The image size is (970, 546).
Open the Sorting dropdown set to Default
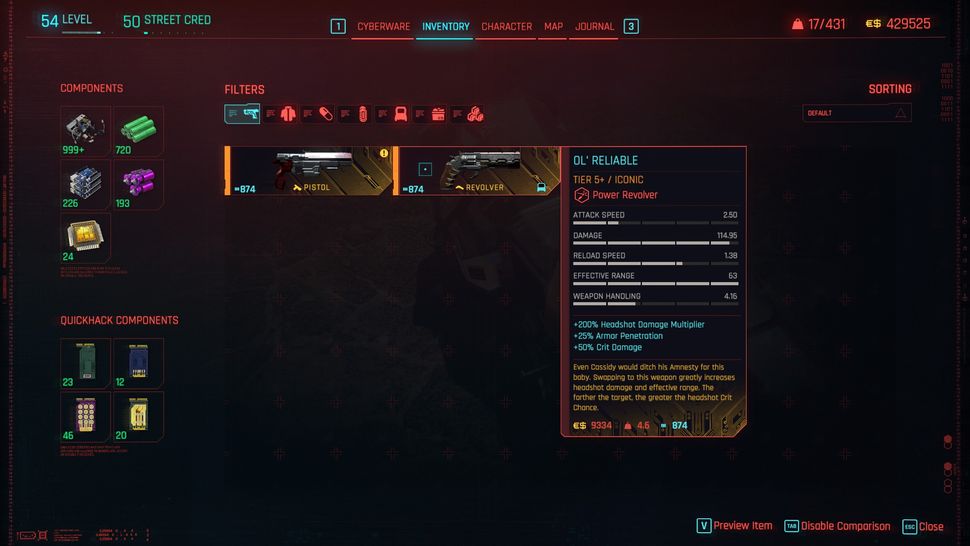pos(857,113)
